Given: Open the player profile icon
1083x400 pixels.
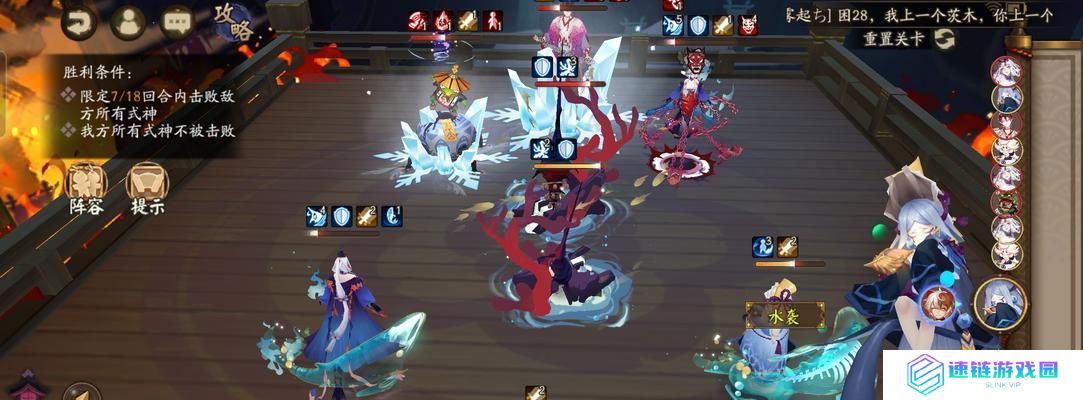Looking at the screenshot, I should coord(128,20).
